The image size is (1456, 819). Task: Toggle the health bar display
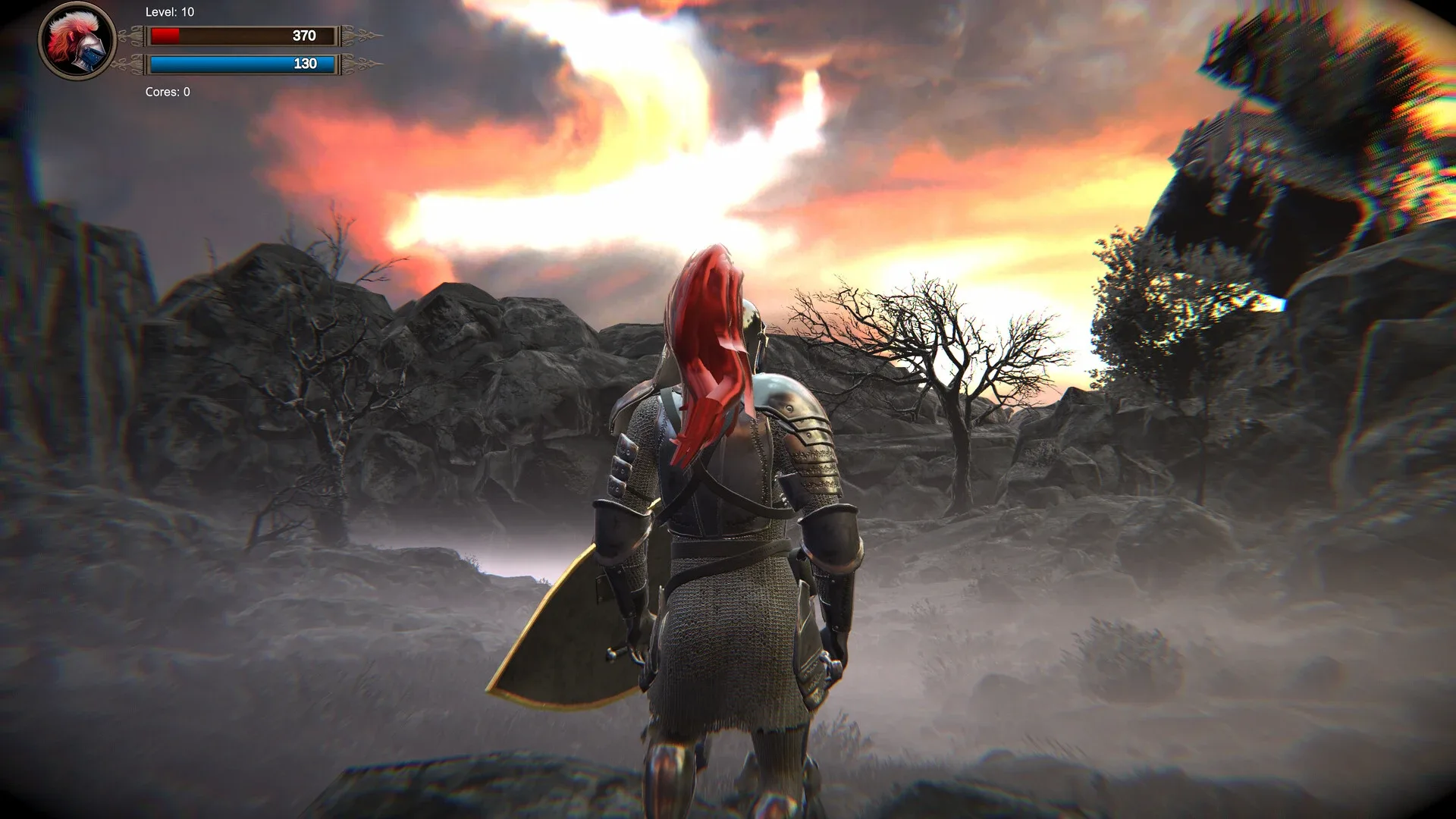tap(241, 34)
